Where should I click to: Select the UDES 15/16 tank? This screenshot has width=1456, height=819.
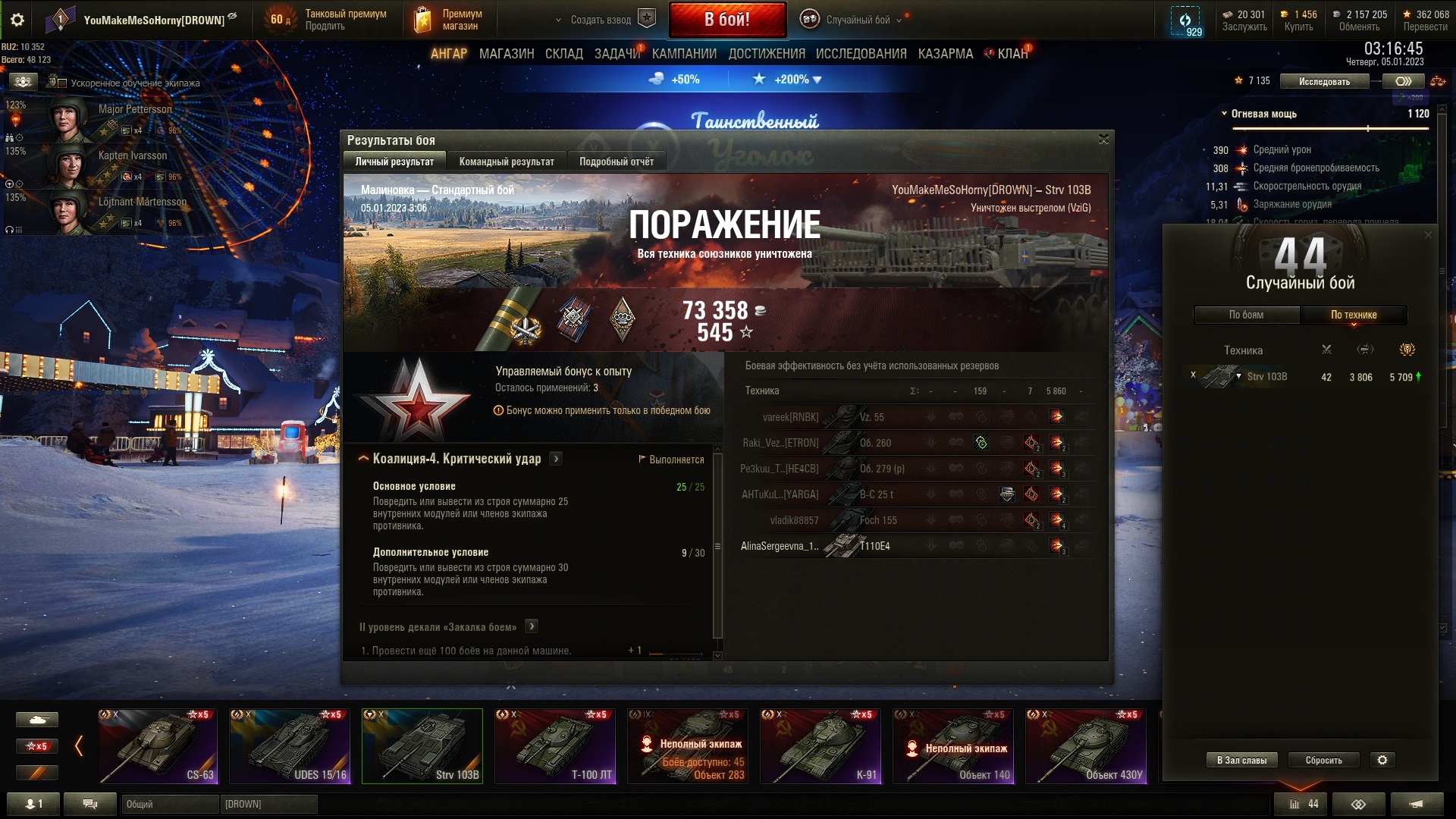click(290, 746)
